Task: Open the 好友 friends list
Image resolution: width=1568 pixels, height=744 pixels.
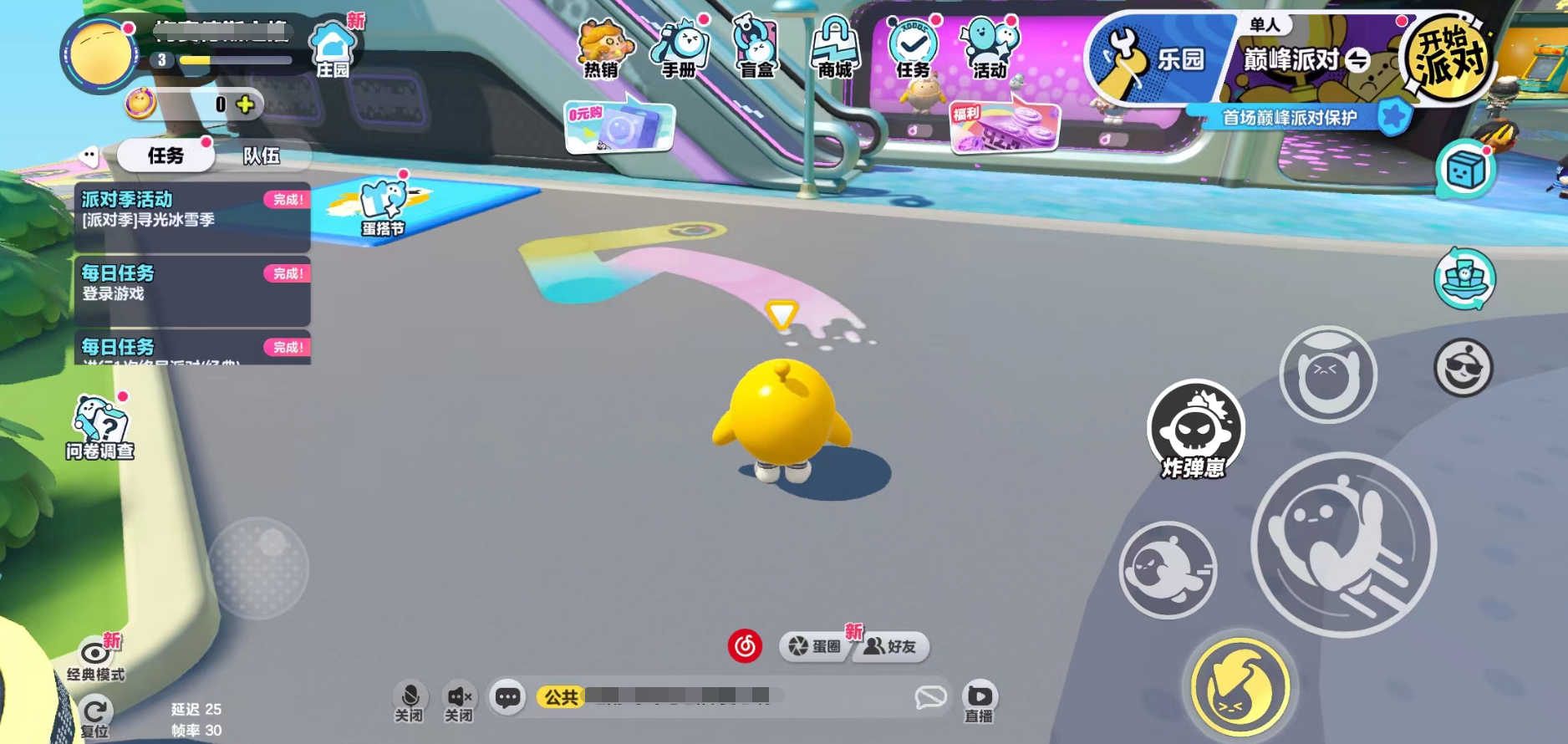Action: coord(891,646)
